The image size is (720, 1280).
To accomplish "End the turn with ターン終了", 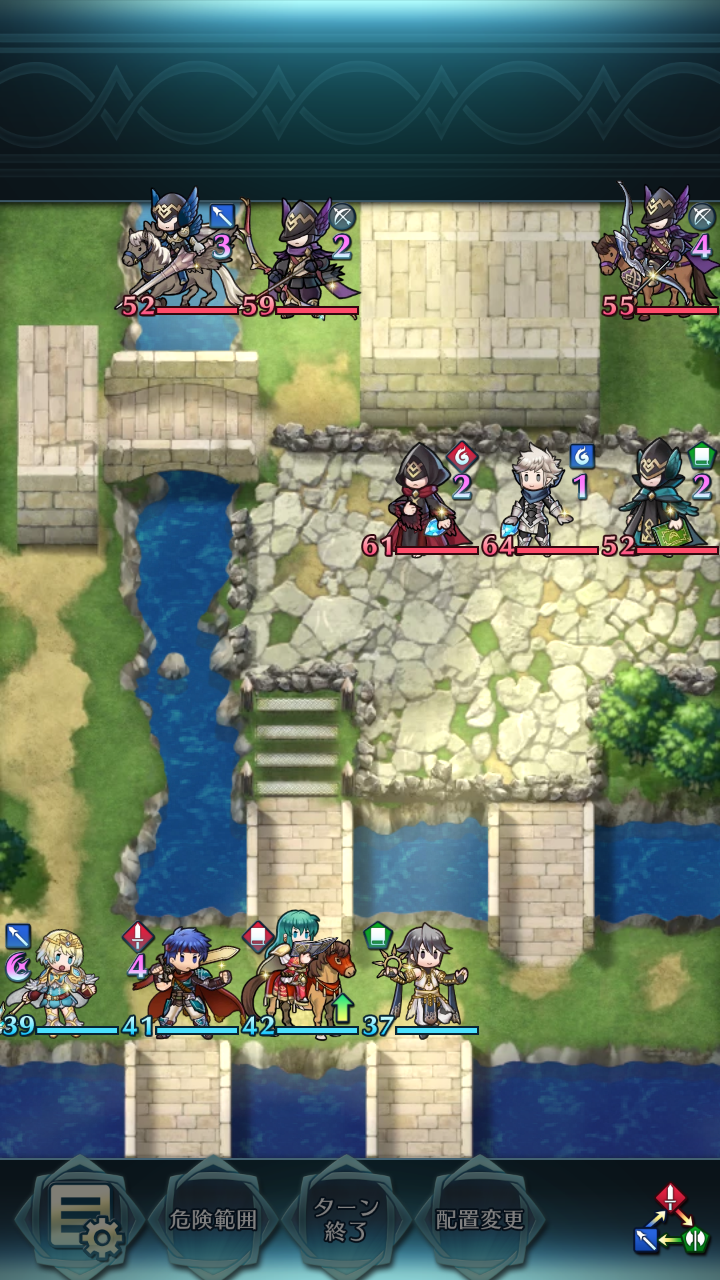I will click(345, 1221).
